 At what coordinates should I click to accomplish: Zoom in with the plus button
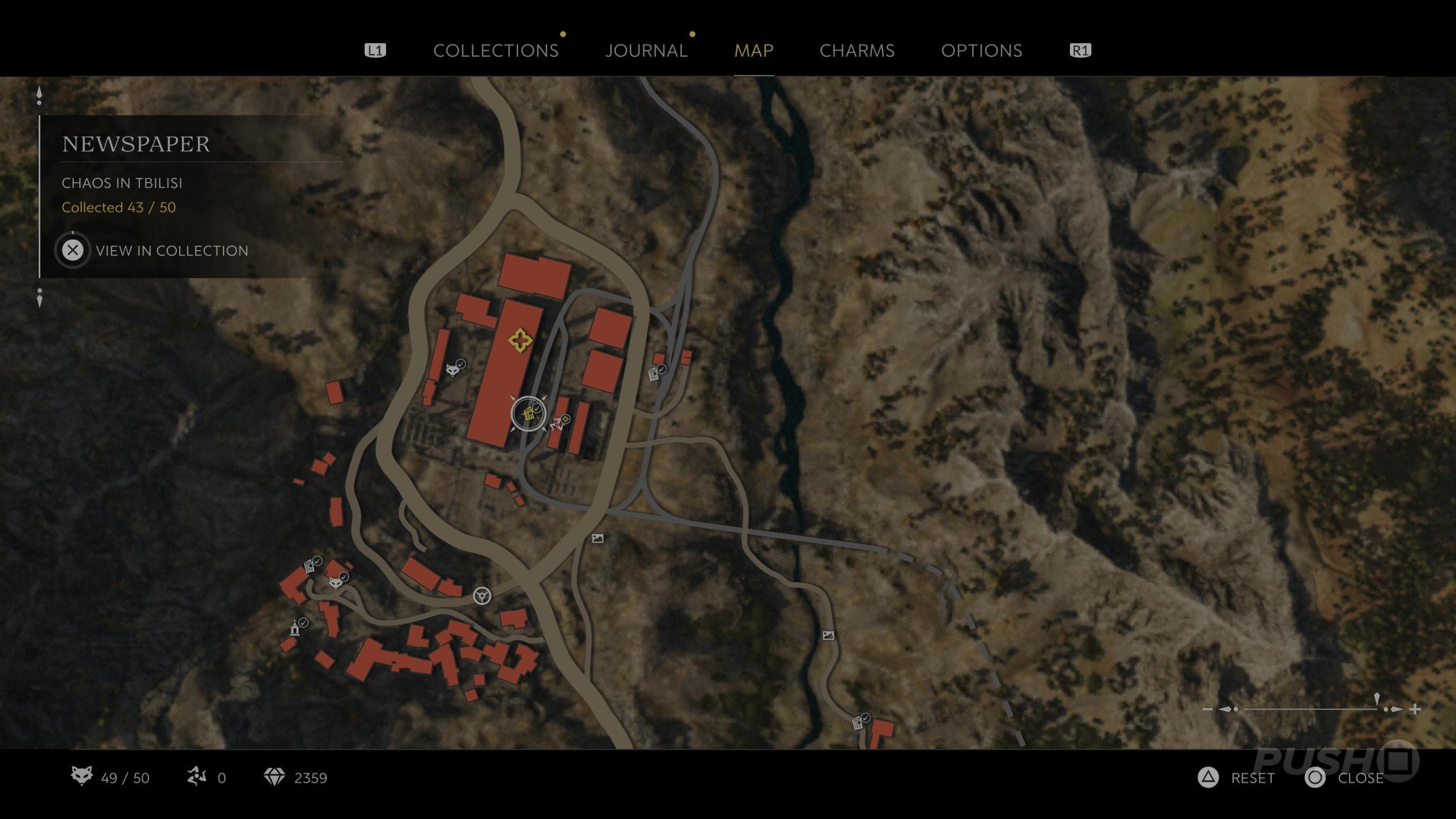(1415, 709)
